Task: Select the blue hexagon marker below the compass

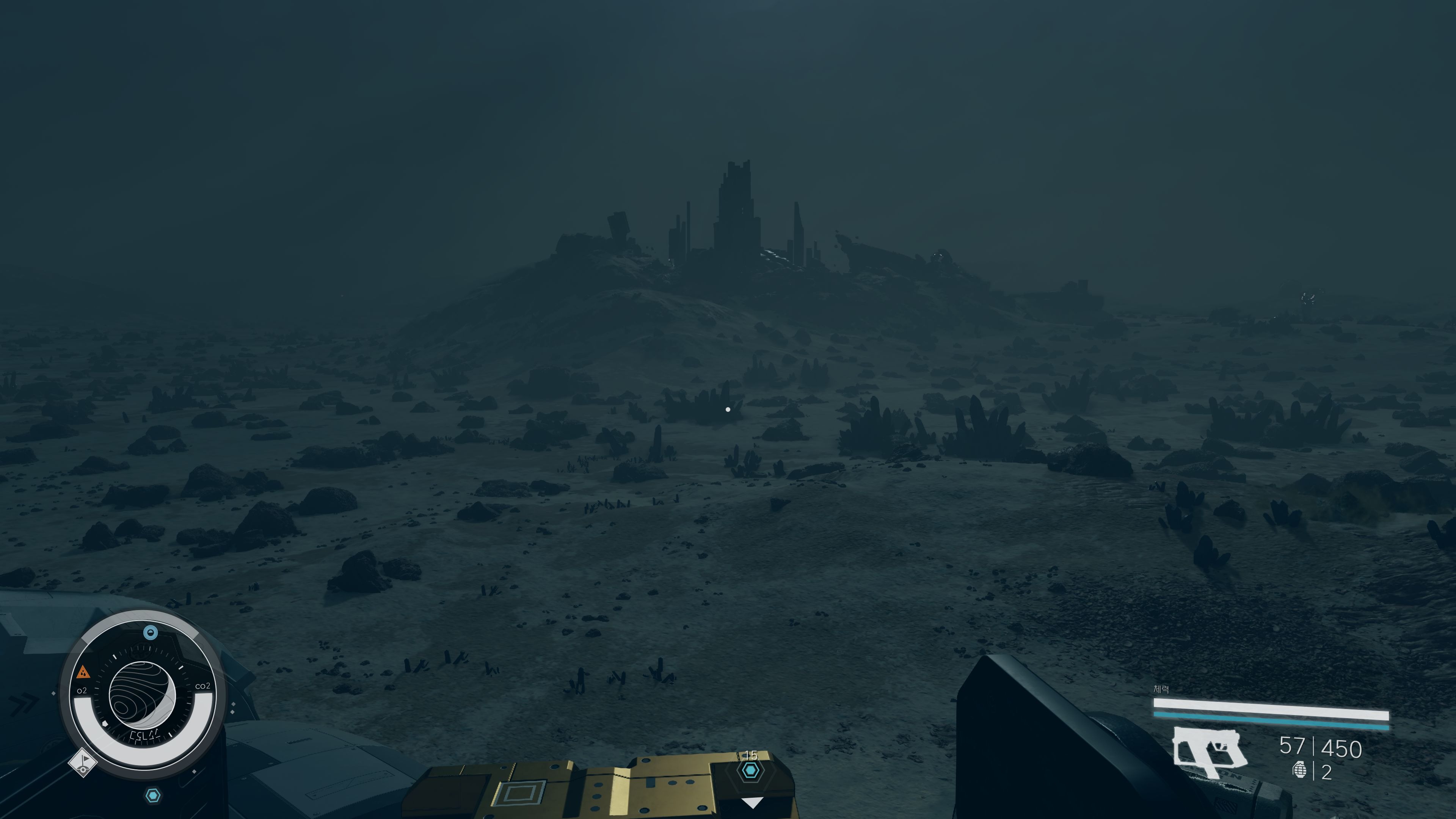Action: pos(153,796)
